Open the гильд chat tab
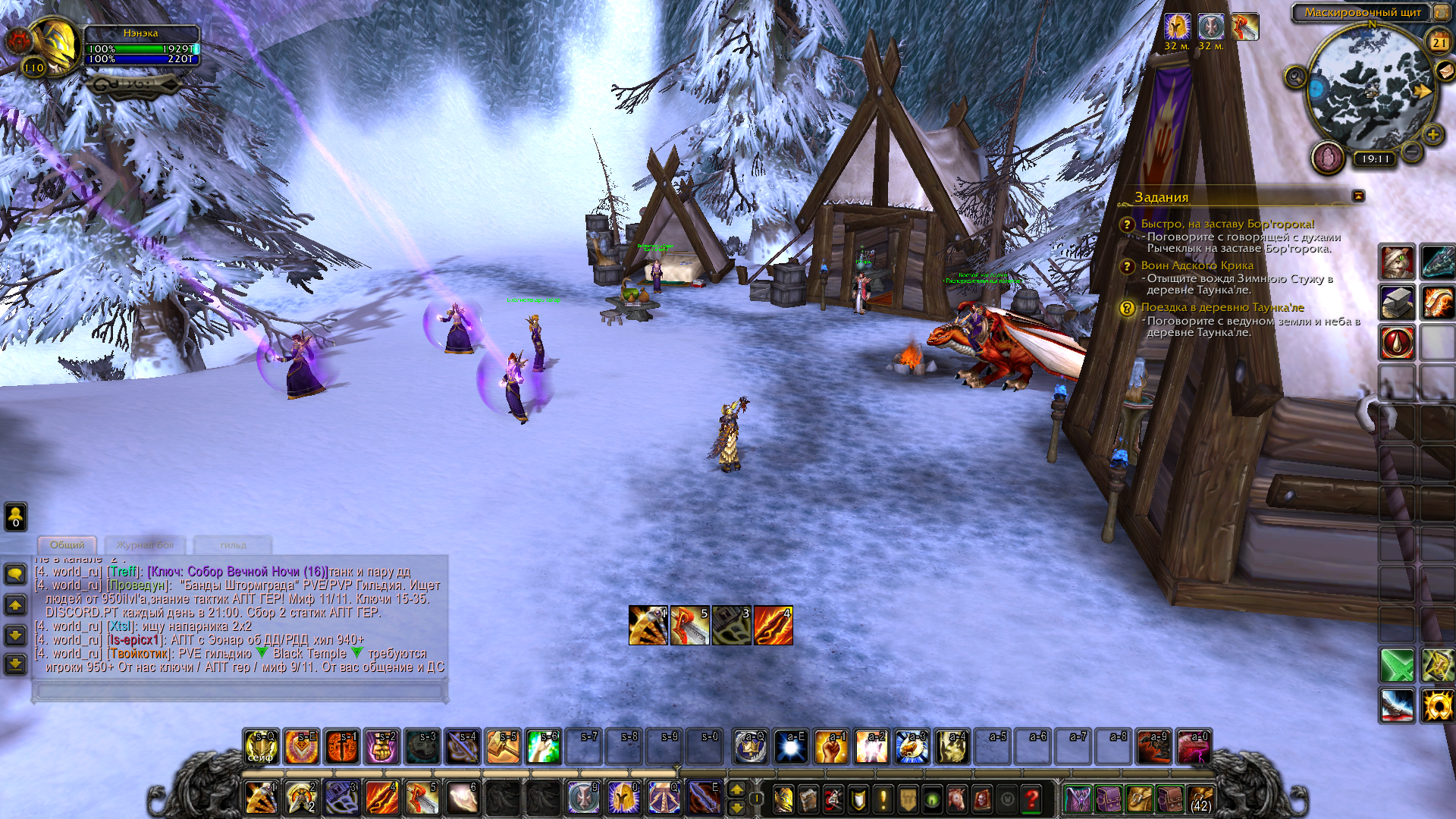Viewport: 1456px width, 819px height. pyautogui.click(x=233, y=544)
